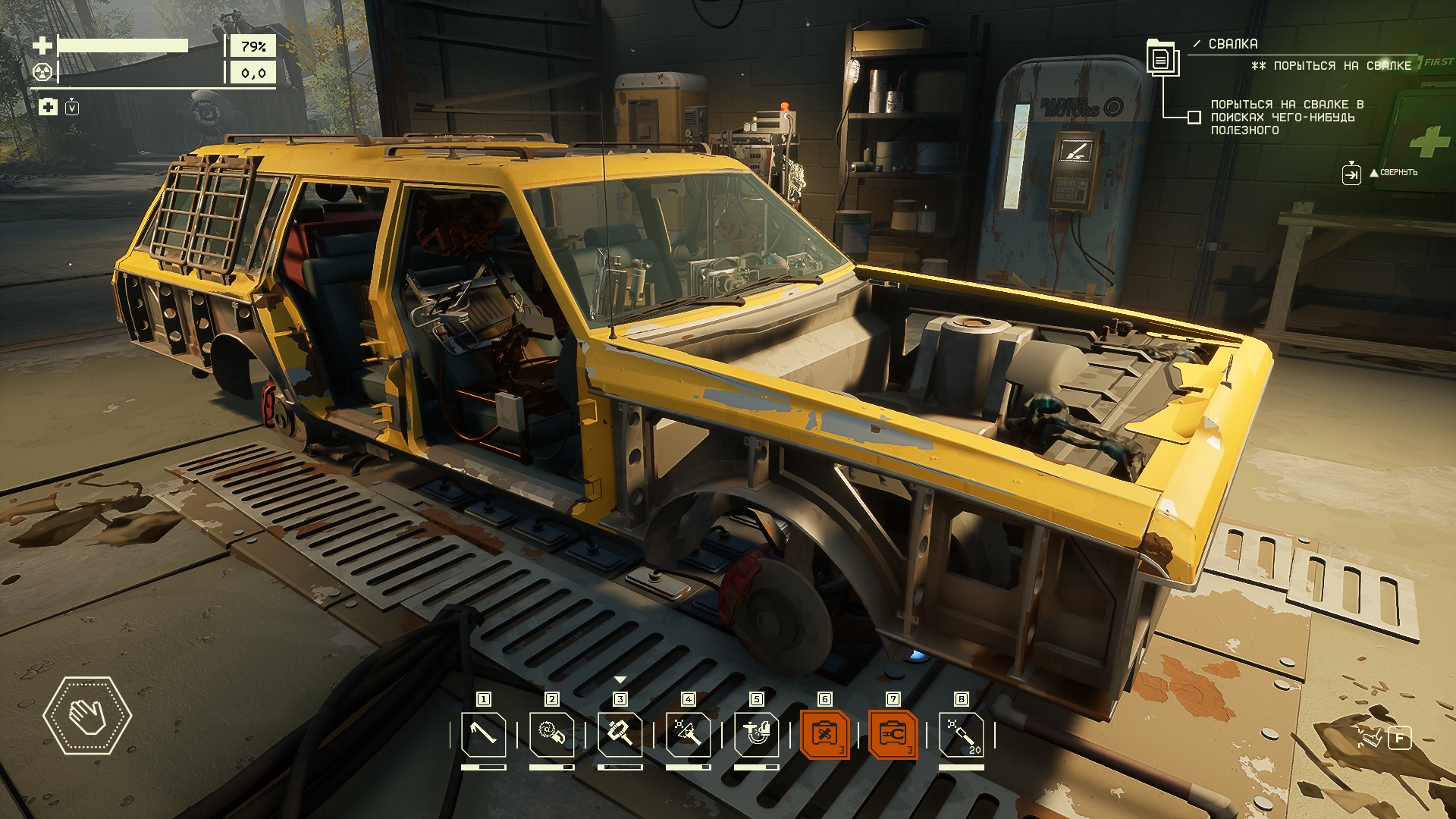This screenshot has width=1456, height=819.
Task: Use the orange repair kit in slot 6
Action: click(x=824, y=734)
